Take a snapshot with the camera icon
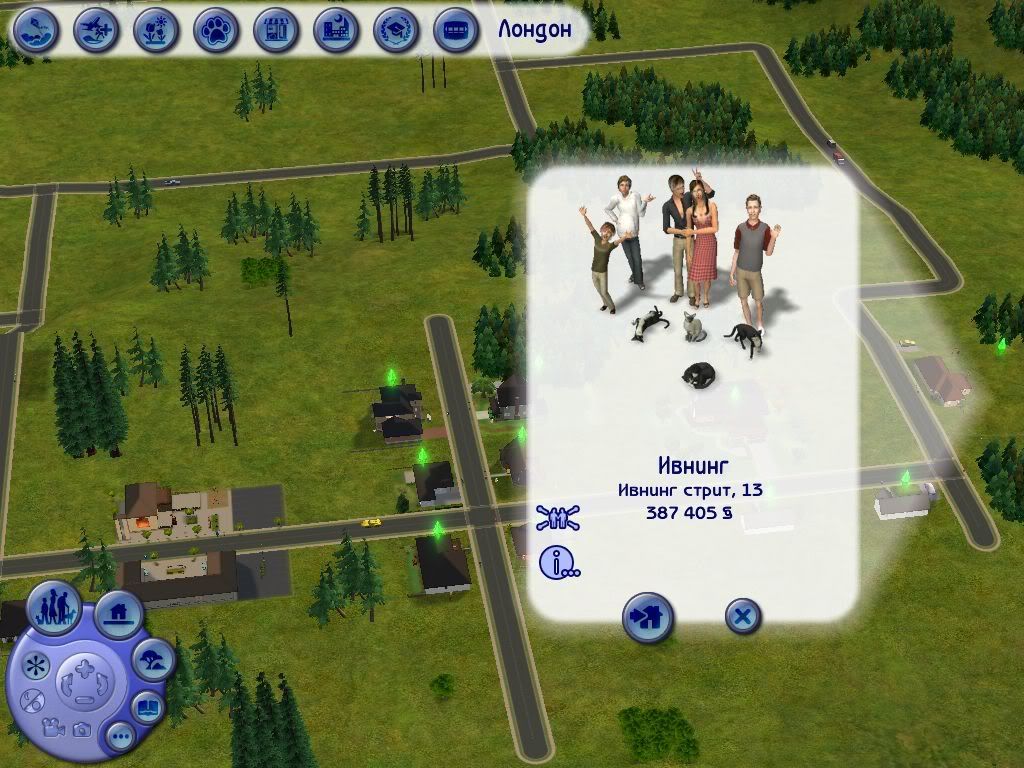 (83, 731)
